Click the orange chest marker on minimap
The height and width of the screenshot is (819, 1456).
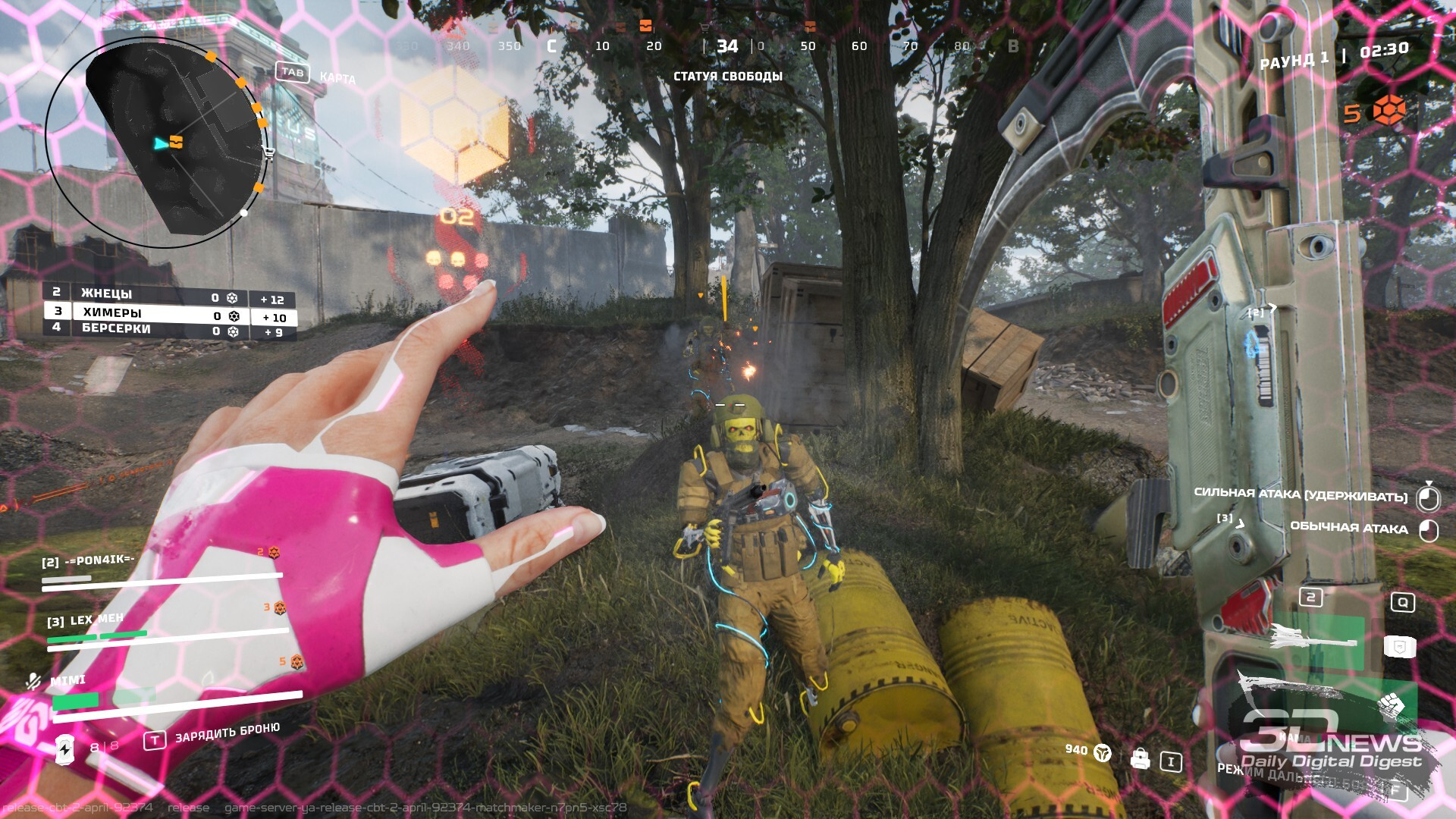coord(177,142)
